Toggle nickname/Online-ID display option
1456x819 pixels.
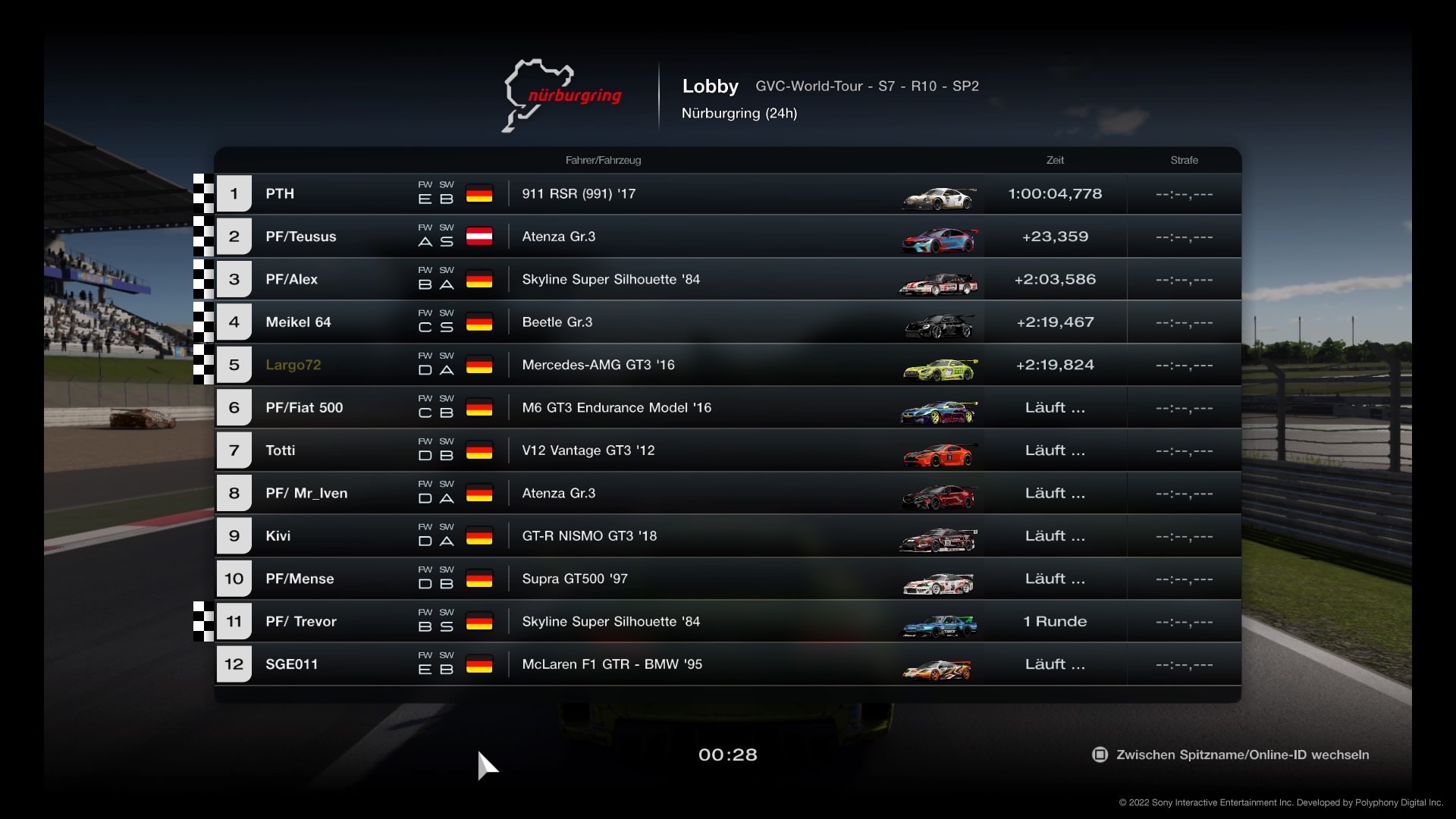click(1231, 755)
